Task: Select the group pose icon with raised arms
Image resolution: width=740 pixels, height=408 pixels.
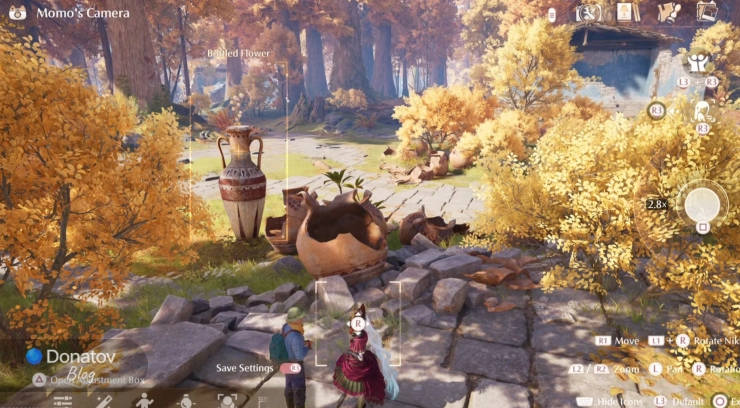Action: click(698, 63)
